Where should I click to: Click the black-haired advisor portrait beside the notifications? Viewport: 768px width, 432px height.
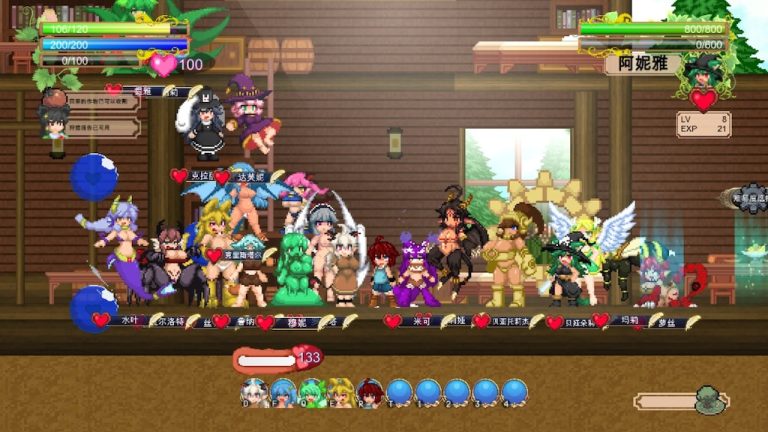point(53,120)
